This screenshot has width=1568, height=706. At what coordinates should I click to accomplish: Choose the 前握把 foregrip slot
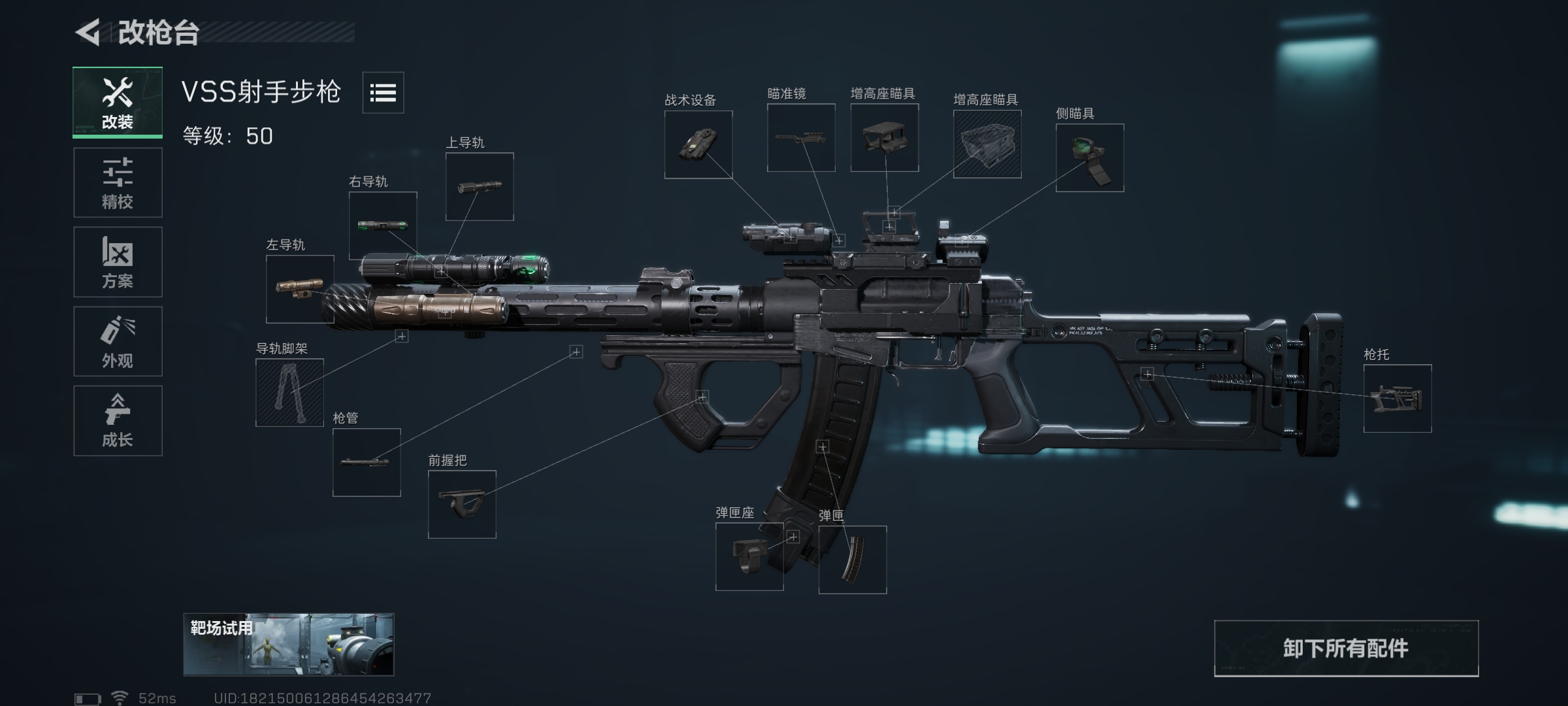point(462,504)
